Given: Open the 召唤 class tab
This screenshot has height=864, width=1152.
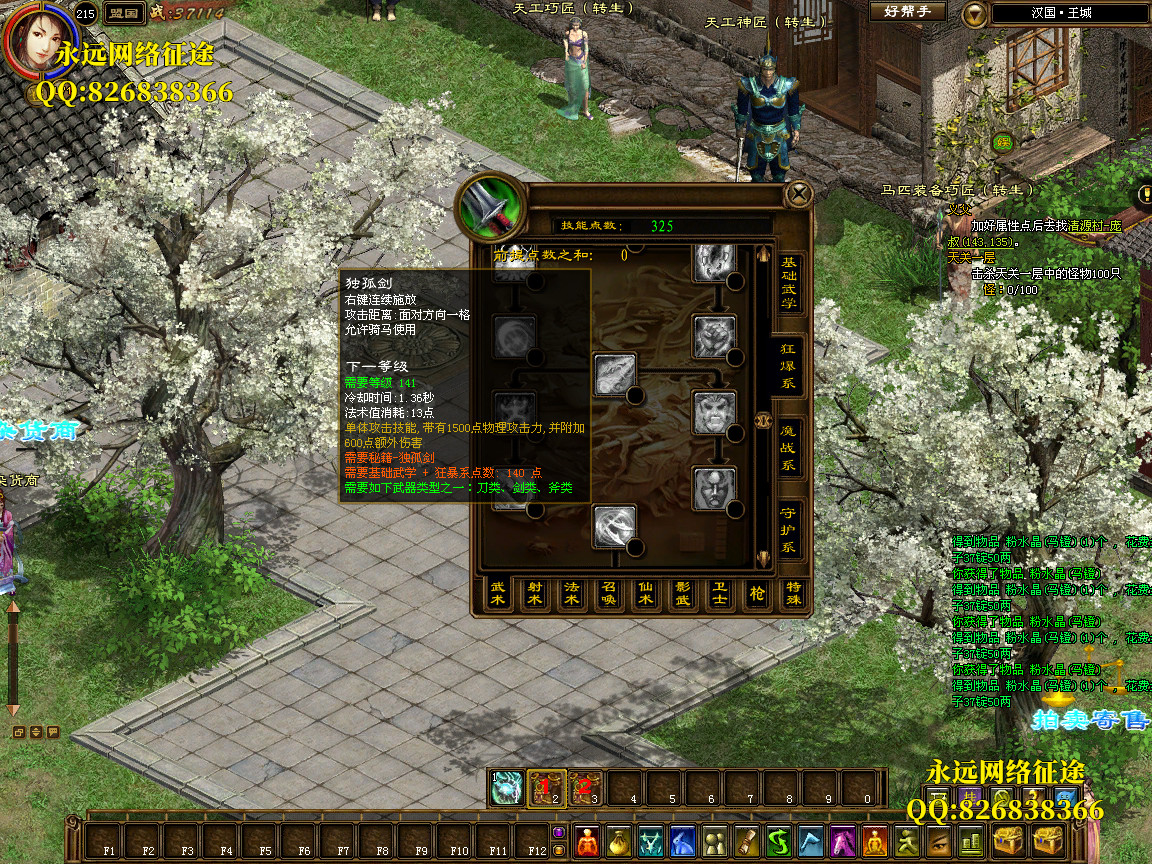Looking at the screenshot, I should click(609, 594).
